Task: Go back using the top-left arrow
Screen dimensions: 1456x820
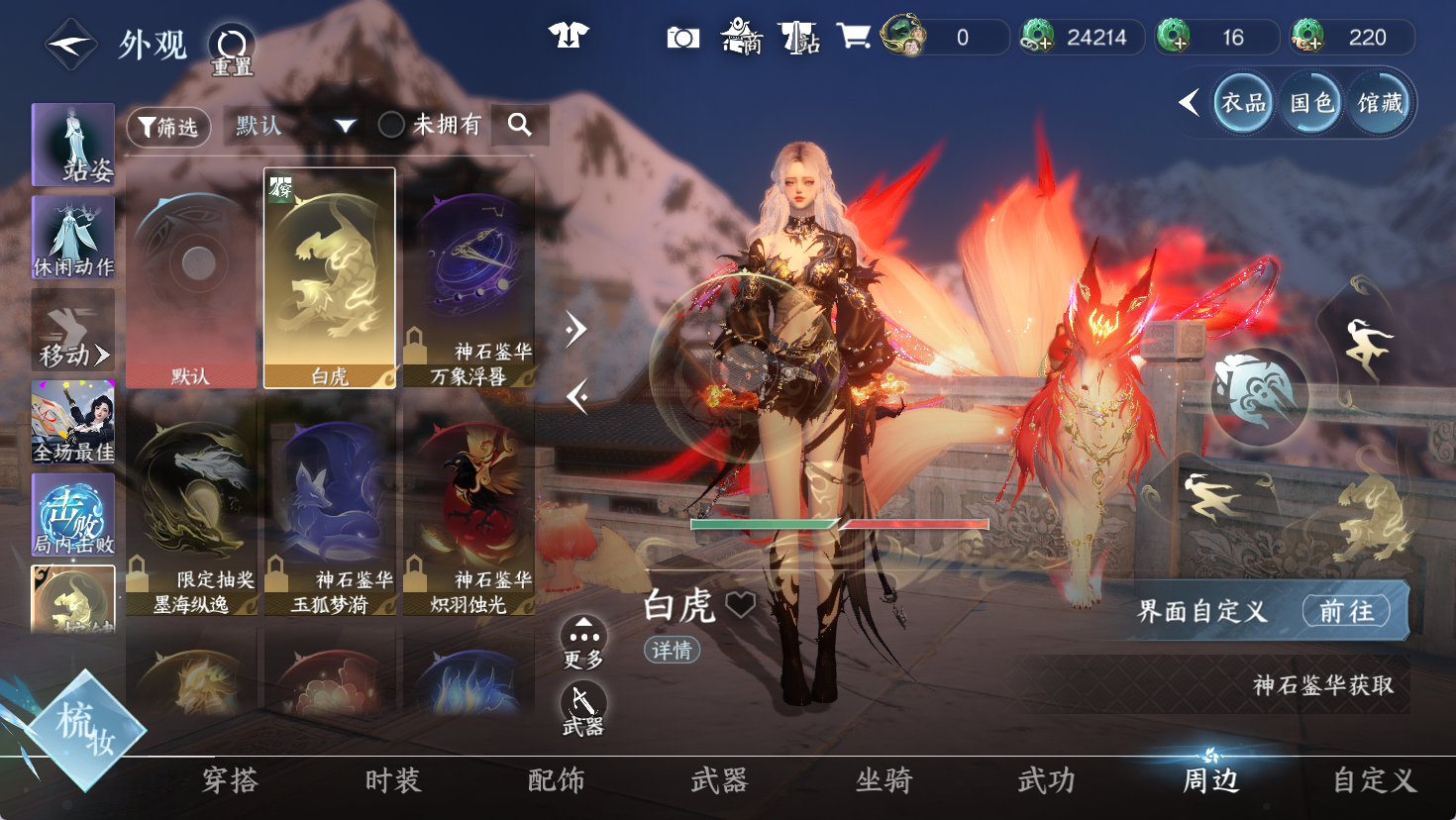Action: click(x=70, y=45)
